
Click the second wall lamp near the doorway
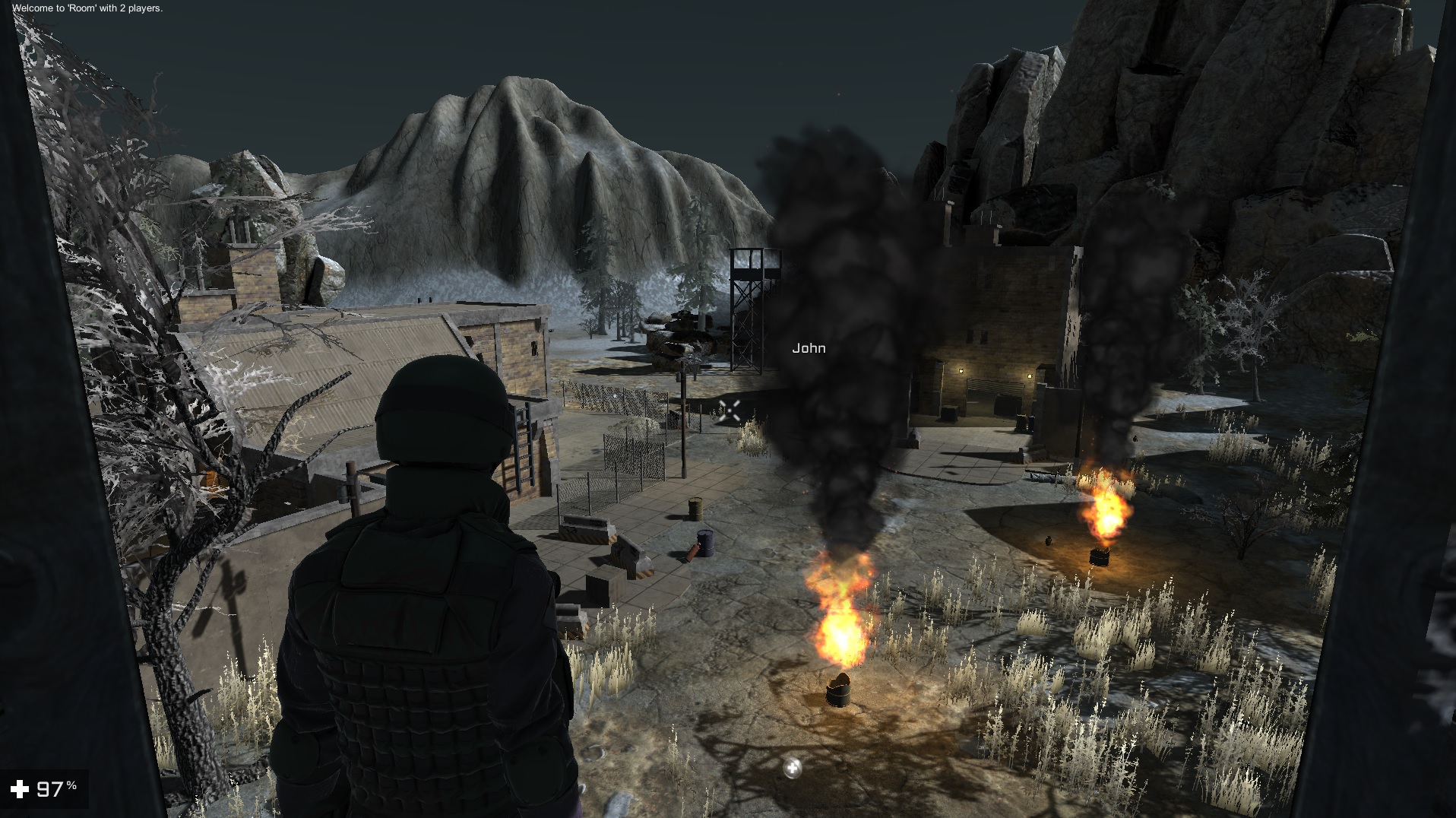[x=1030, y=376]
